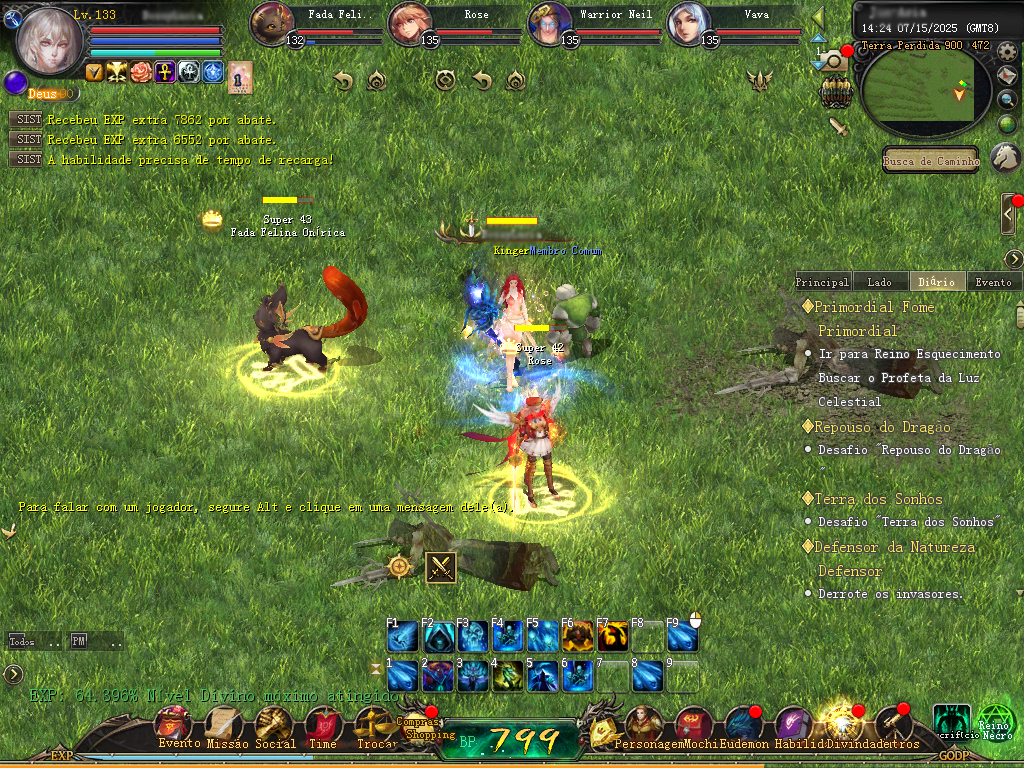The image size is (1024, 768).
Task: Open the gear settings icon beside the minimap
Action: pyautogui.click(x=1007, y=50)
